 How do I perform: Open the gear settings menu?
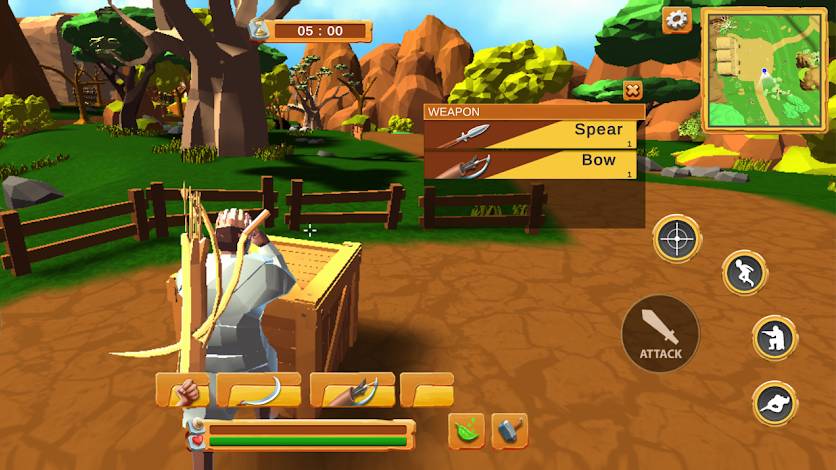pyautogui.click(x=677, y=19)
